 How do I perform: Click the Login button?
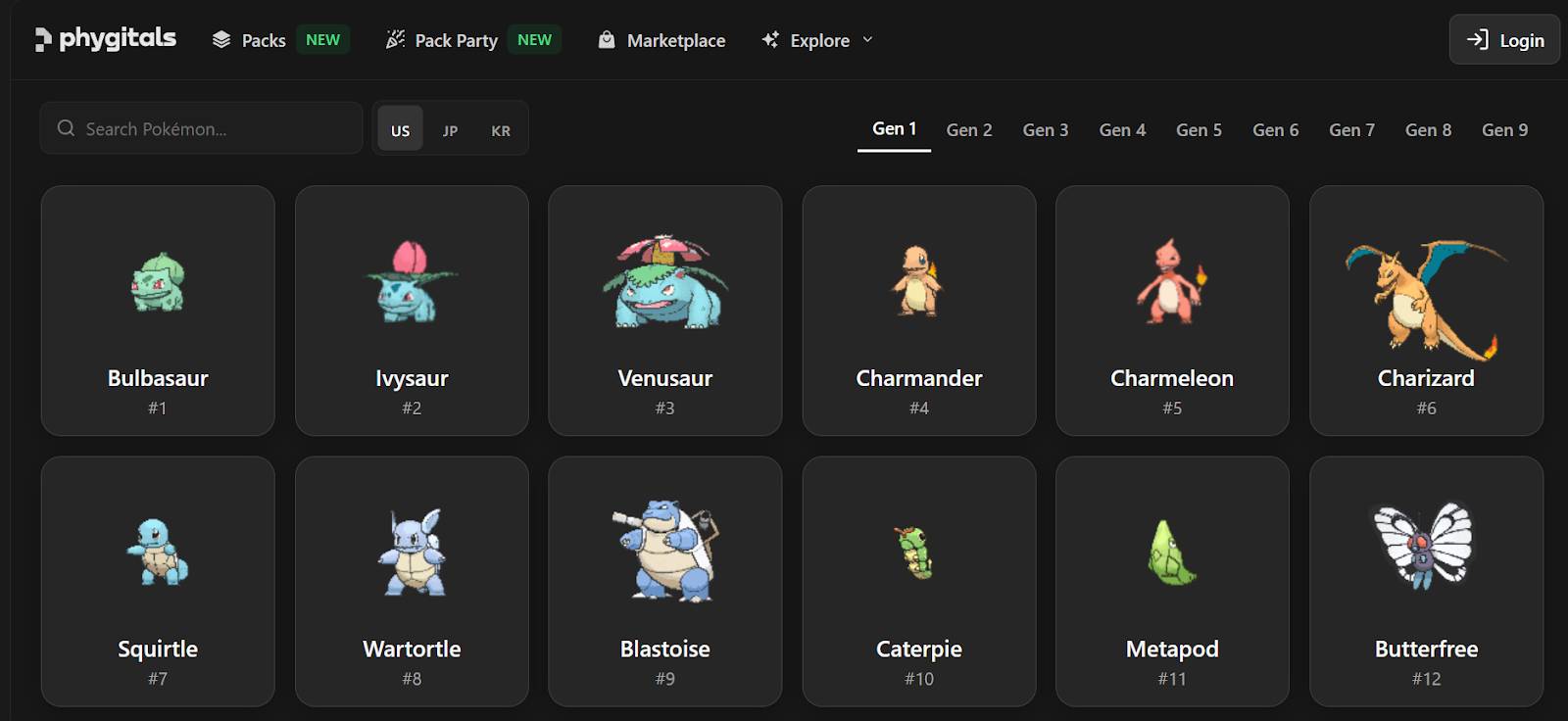[1504, 40]
